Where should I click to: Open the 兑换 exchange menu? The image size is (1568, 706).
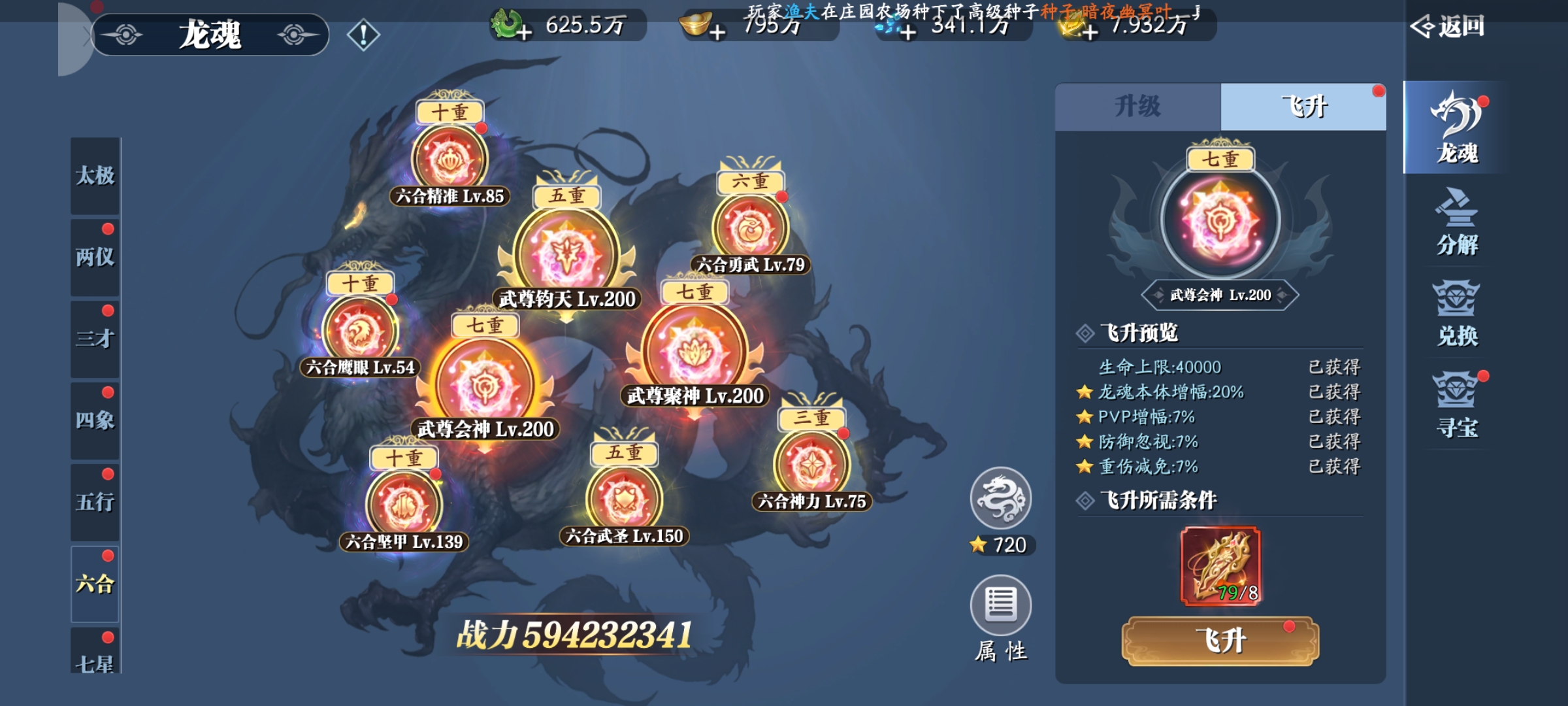point(1456,314)
